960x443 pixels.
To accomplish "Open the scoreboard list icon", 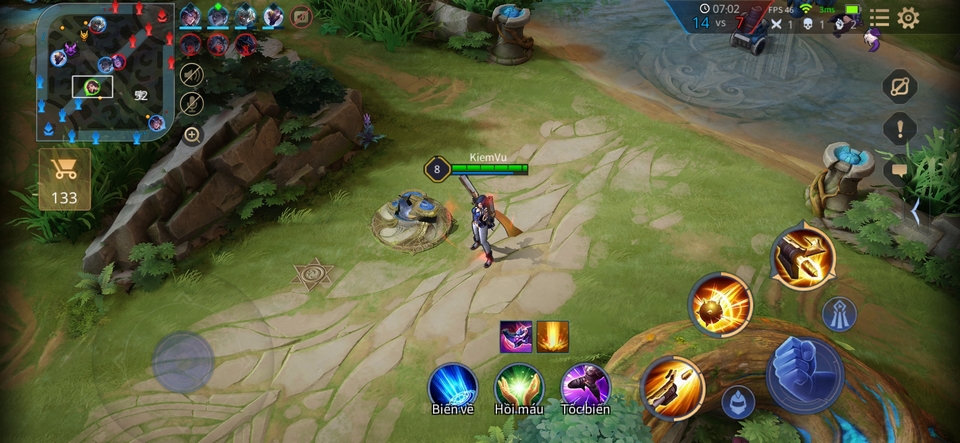I will pyautogui.click(x=879, y=18).
